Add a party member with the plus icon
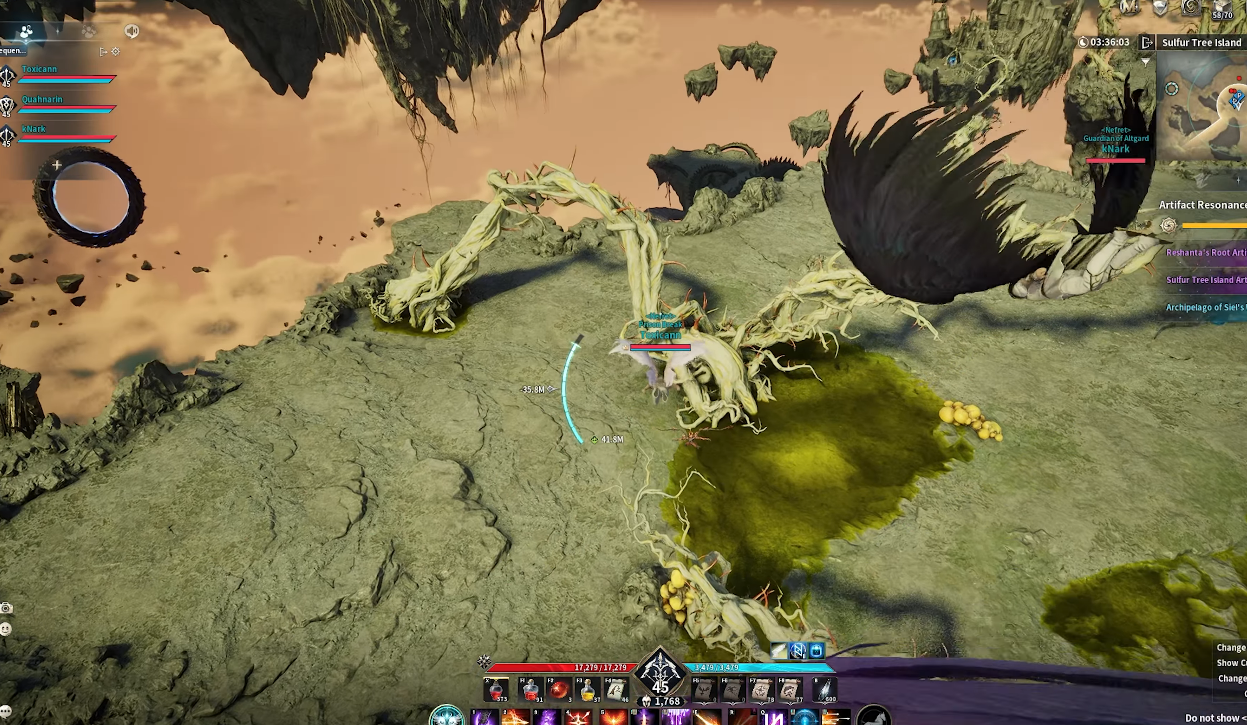 pos(57,165)
